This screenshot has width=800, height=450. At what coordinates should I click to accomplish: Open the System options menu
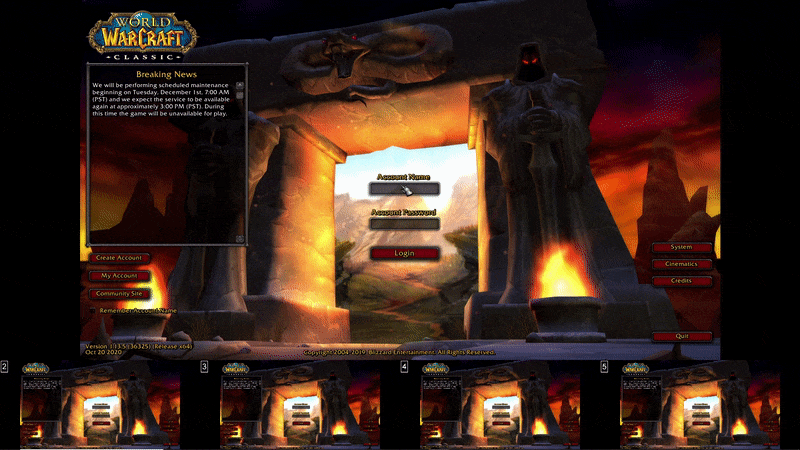coord(682,247)
